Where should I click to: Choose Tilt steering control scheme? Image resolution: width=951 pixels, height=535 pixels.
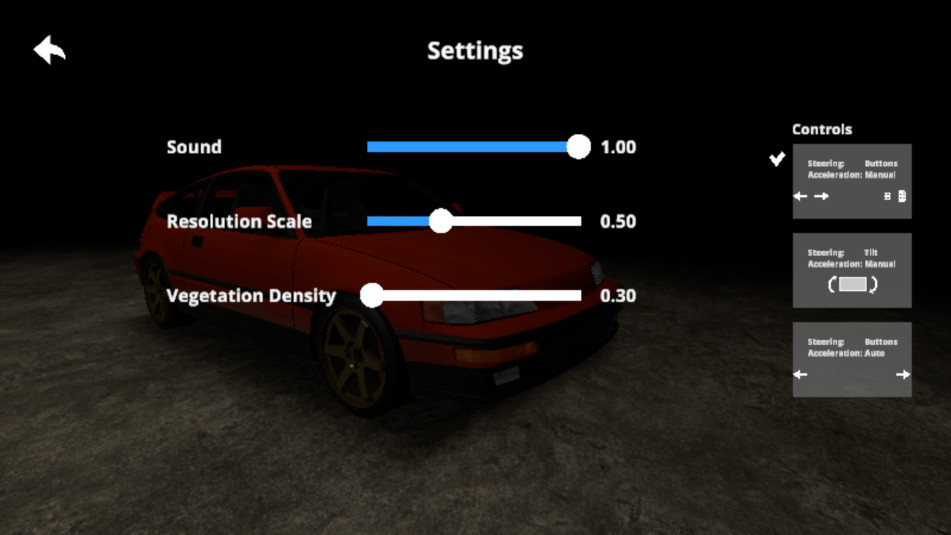point(852,270)
